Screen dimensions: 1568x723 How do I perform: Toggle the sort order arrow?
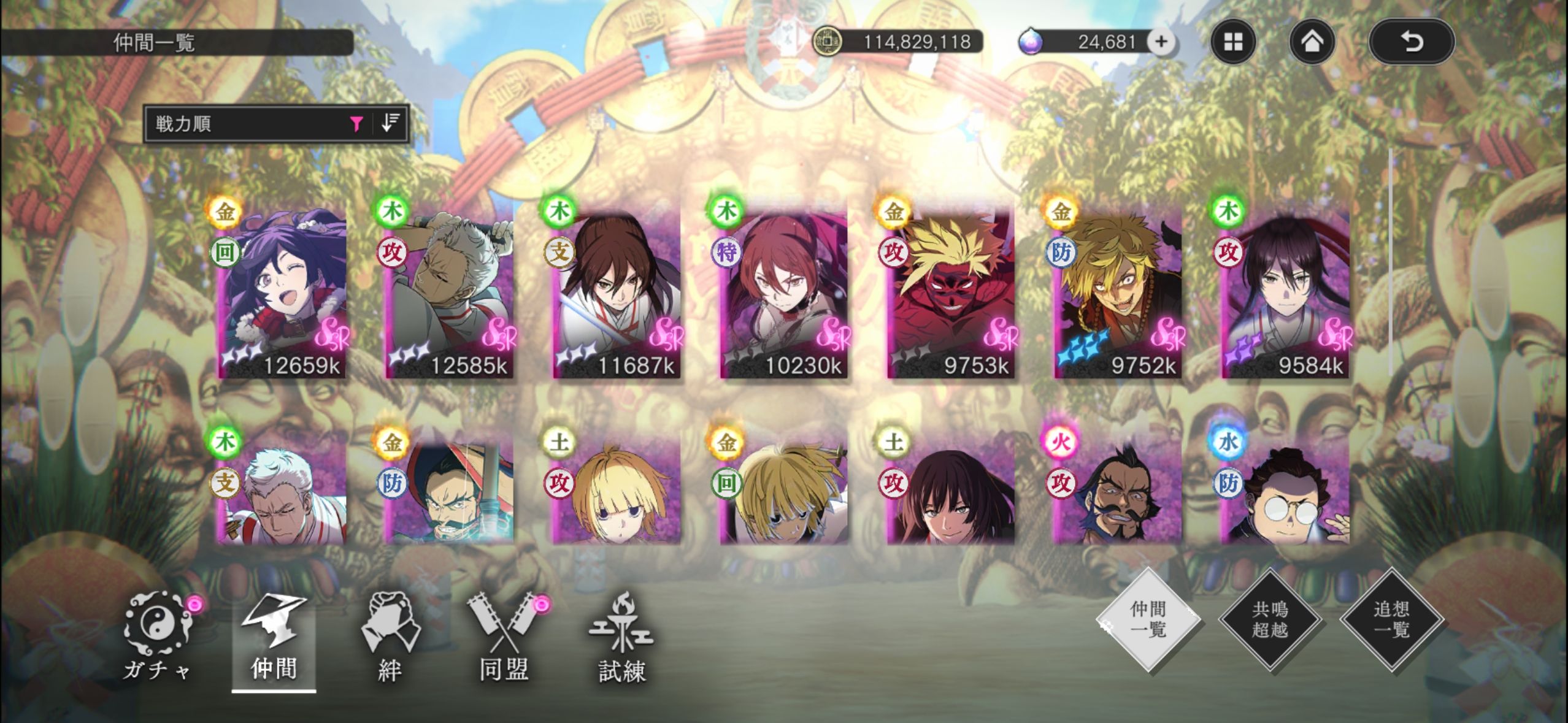pyautogui.click(x=390, y=123)
